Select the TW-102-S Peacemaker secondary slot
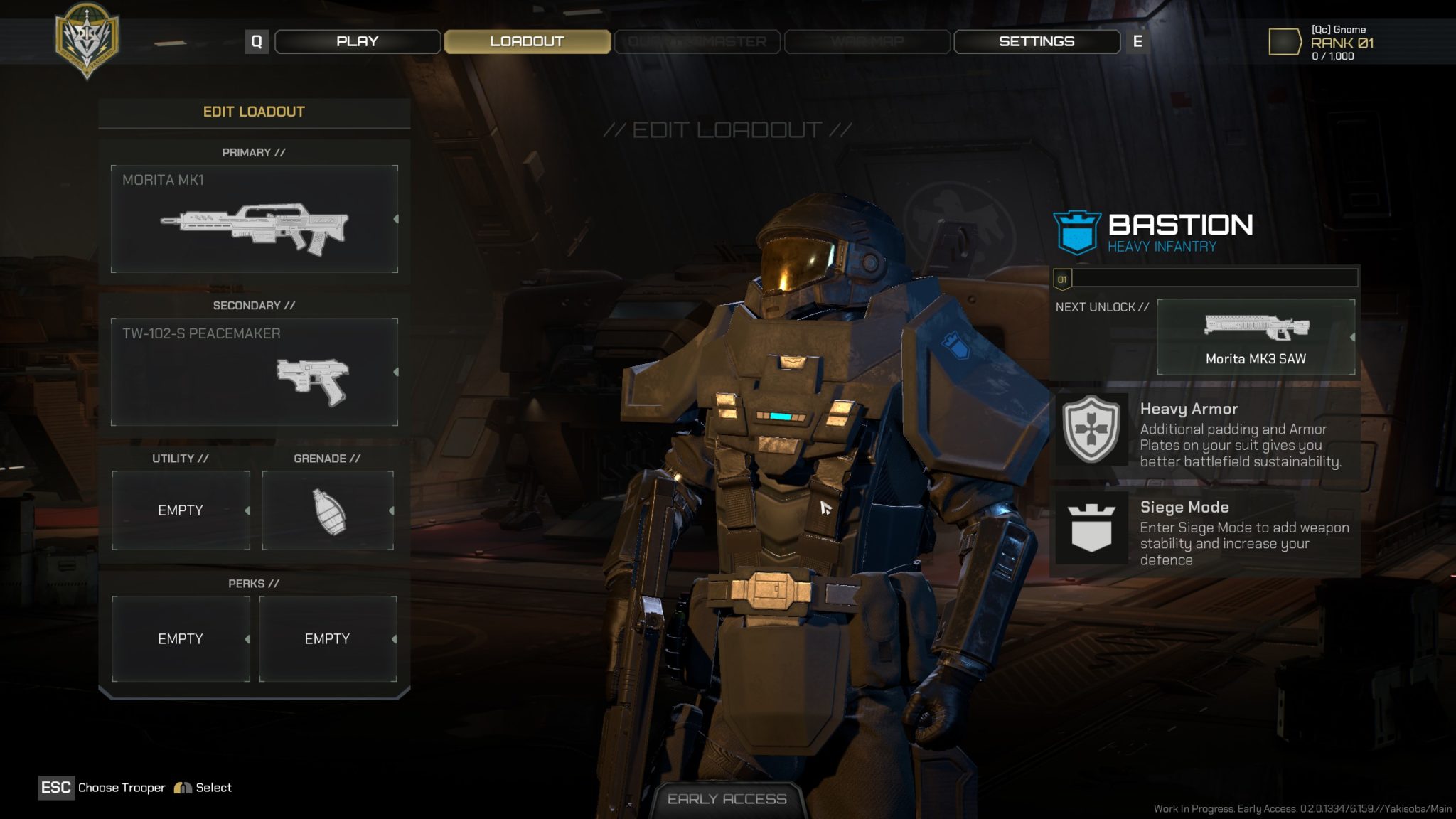 tap(254, 372)
